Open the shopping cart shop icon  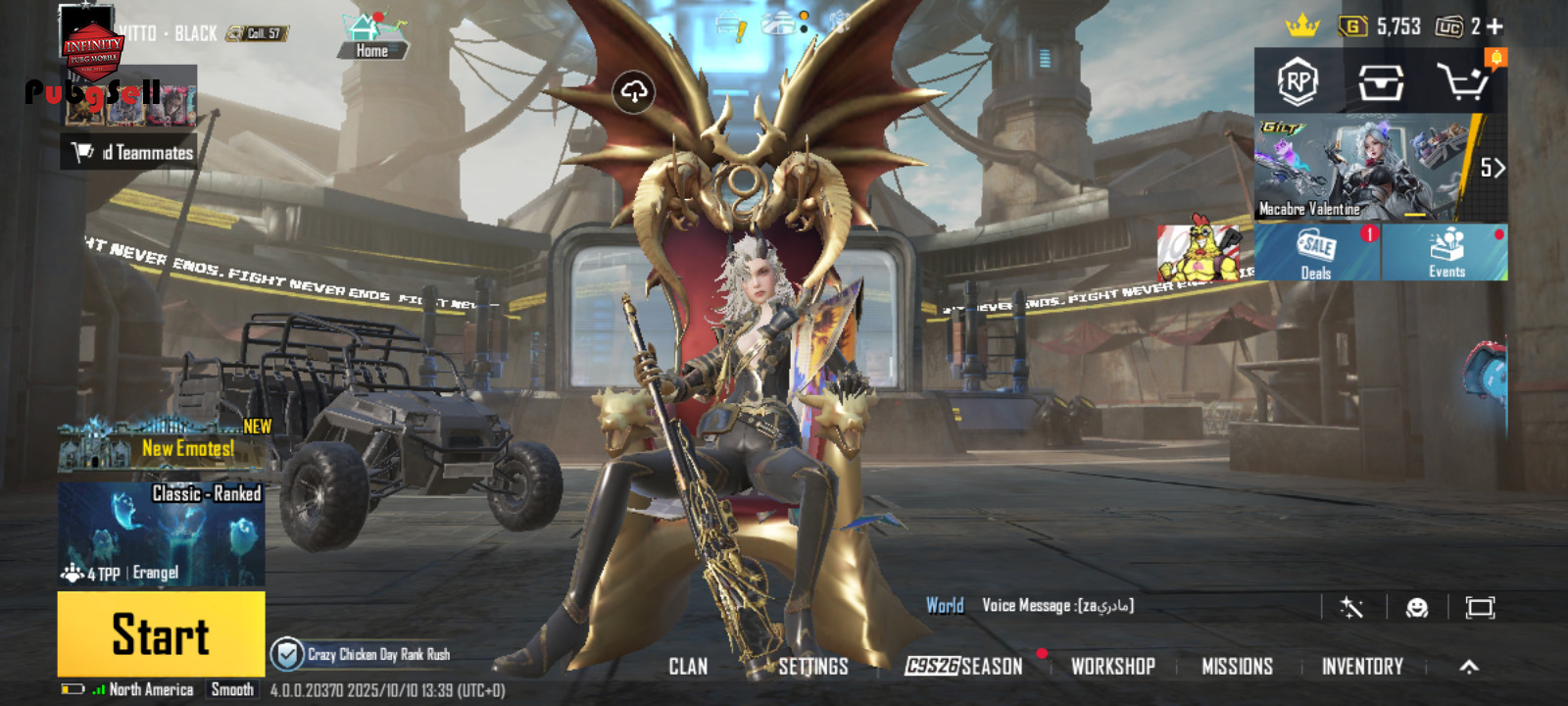[x=1461, y=82]
